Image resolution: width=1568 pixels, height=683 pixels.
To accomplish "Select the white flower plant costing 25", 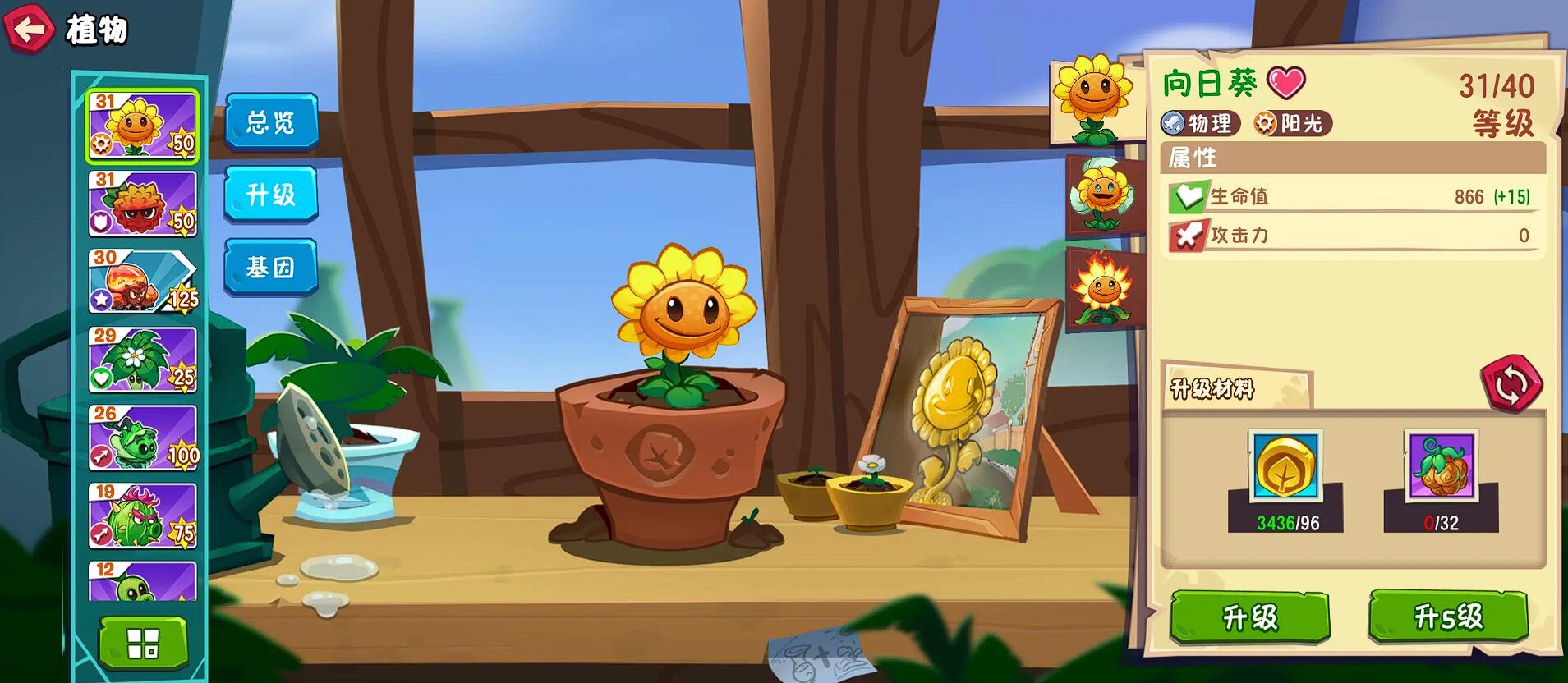I will [143, 360].
